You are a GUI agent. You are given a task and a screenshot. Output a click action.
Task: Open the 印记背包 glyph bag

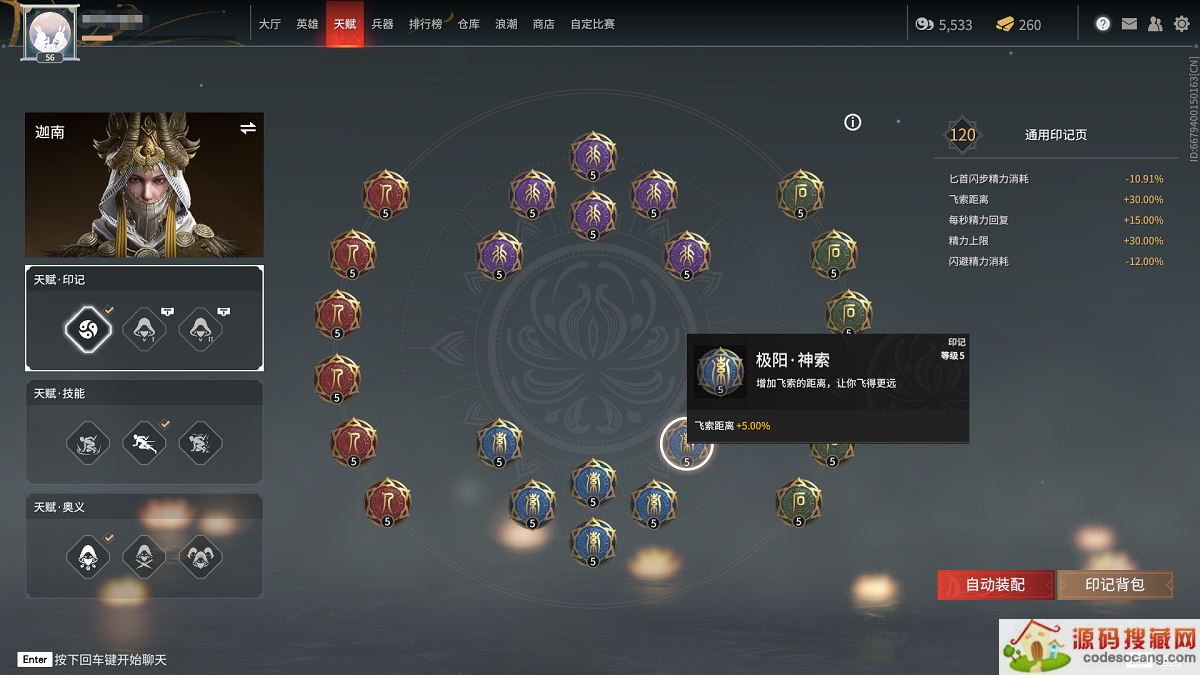coord(1114,584)
